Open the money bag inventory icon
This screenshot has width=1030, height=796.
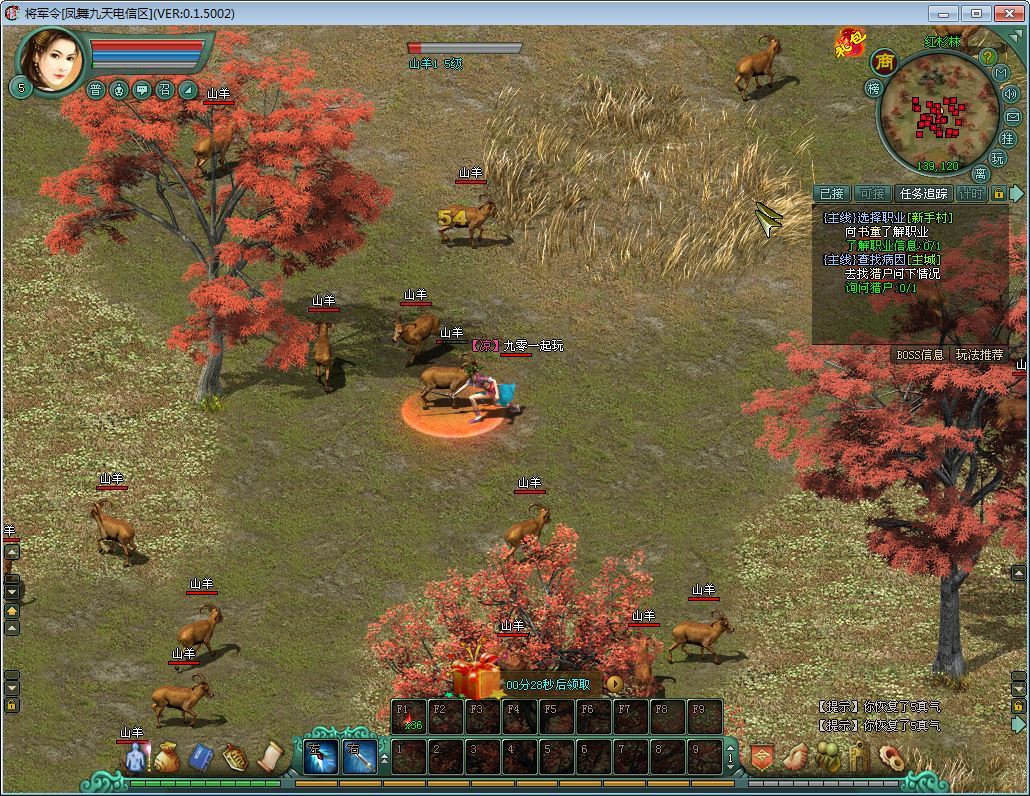(167, 757)
